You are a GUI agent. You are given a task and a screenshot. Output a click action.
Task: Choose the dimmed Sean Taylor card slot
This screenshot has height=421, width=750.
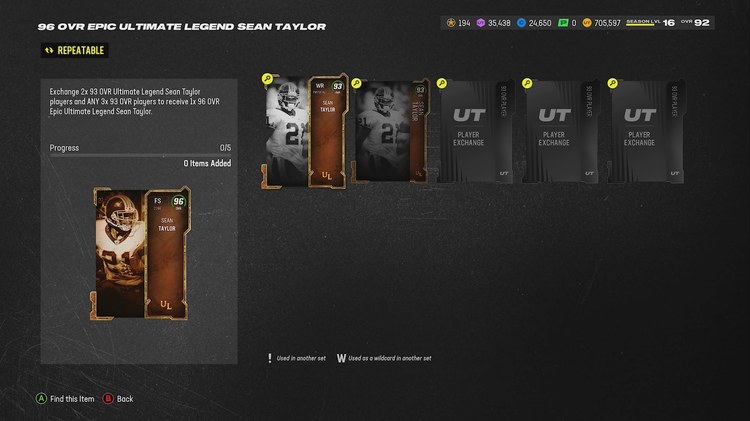coord(390,131)
